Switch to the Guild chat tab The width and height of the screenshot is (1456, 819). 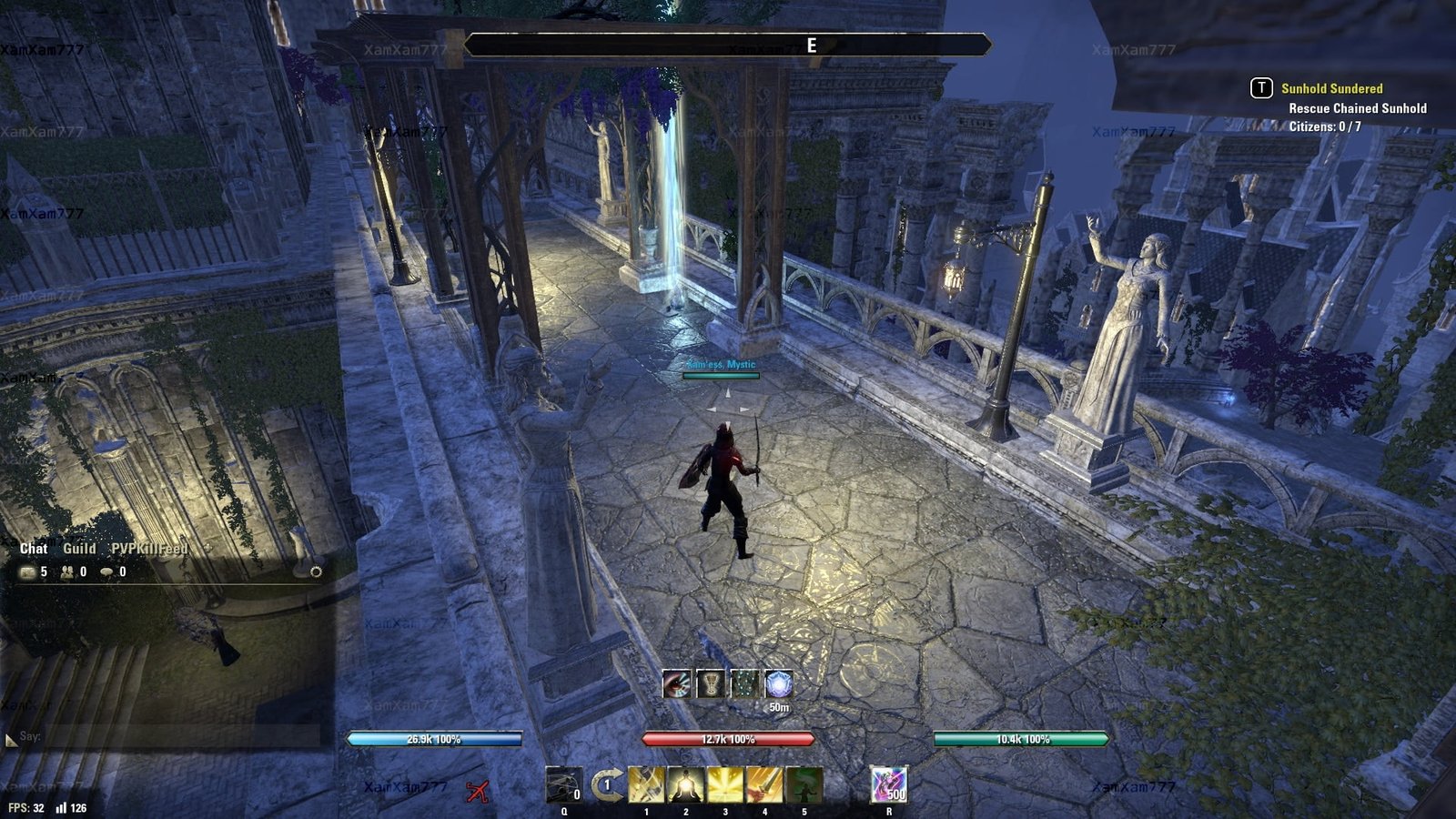point(79,548)
